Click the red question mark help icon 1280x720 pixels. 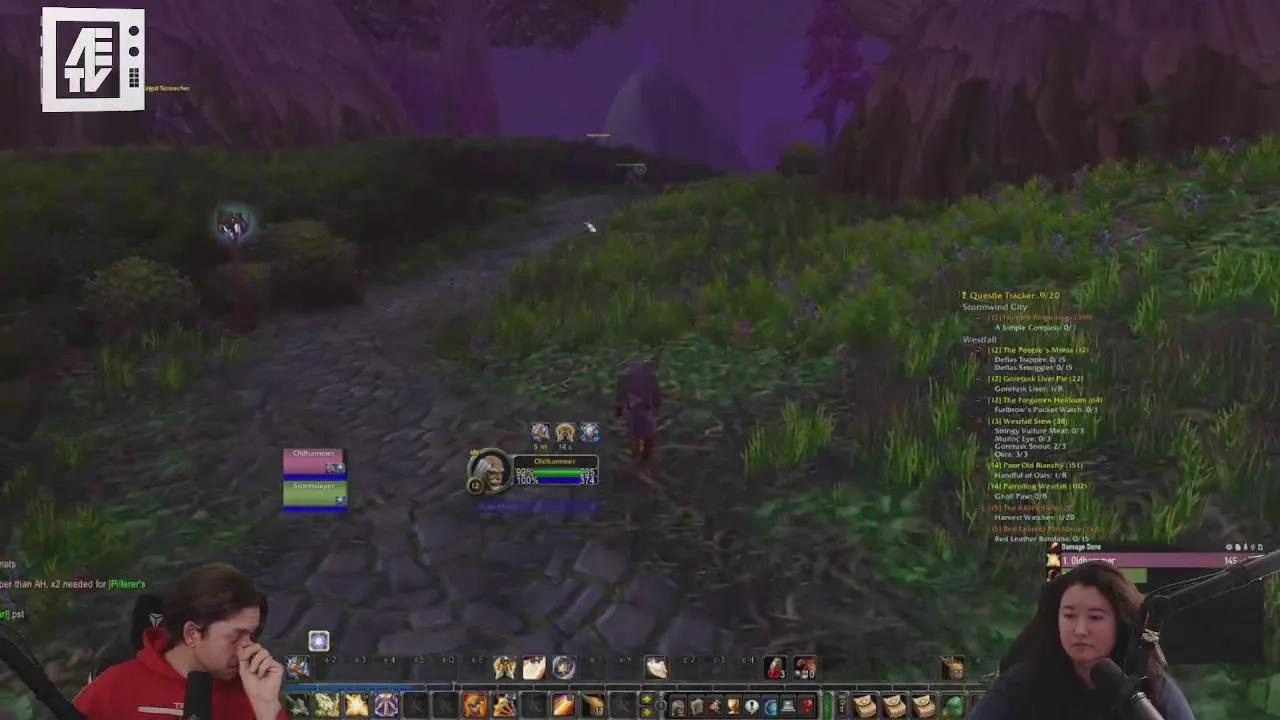pyautogui.click(x=807, y=705)
